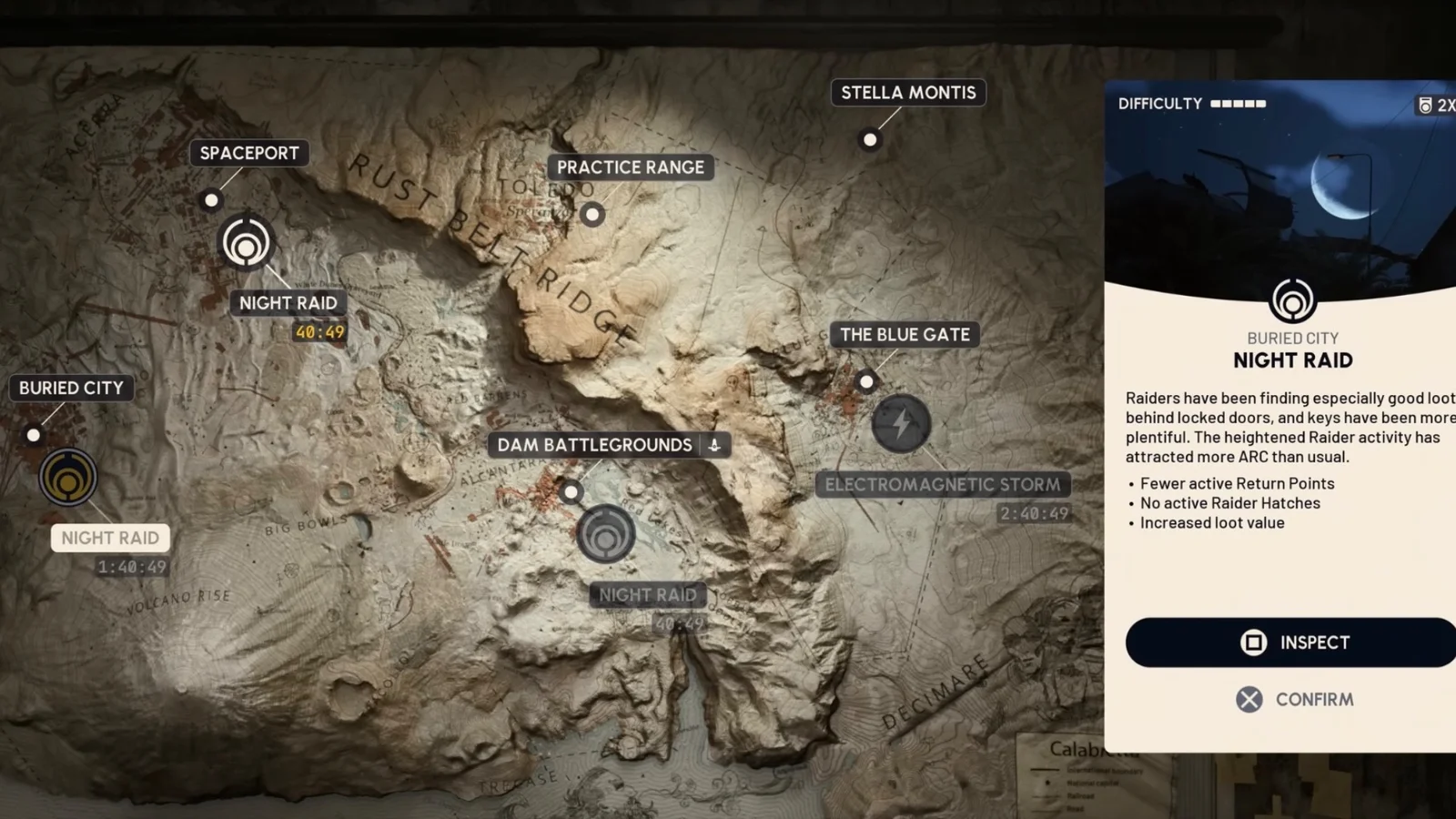The height and width of the screenshot is (819, 1456).
Task: Select the highlighted Night Raid label near Buried City
Action: pyautogui.click(x=110, y=538)
